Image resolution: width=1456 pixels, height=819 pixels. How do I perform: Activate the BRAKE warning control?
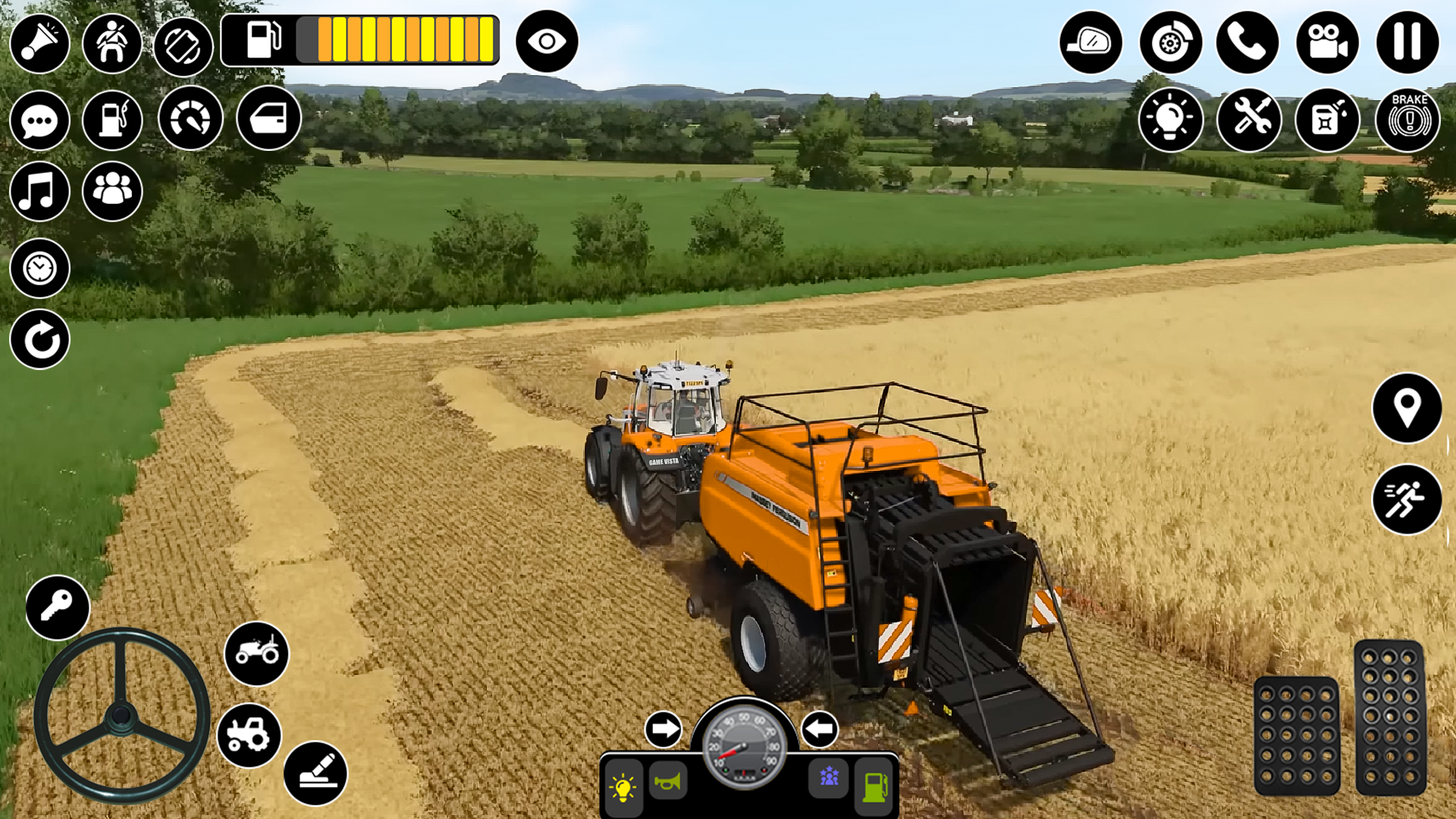tap(1408, 119)
